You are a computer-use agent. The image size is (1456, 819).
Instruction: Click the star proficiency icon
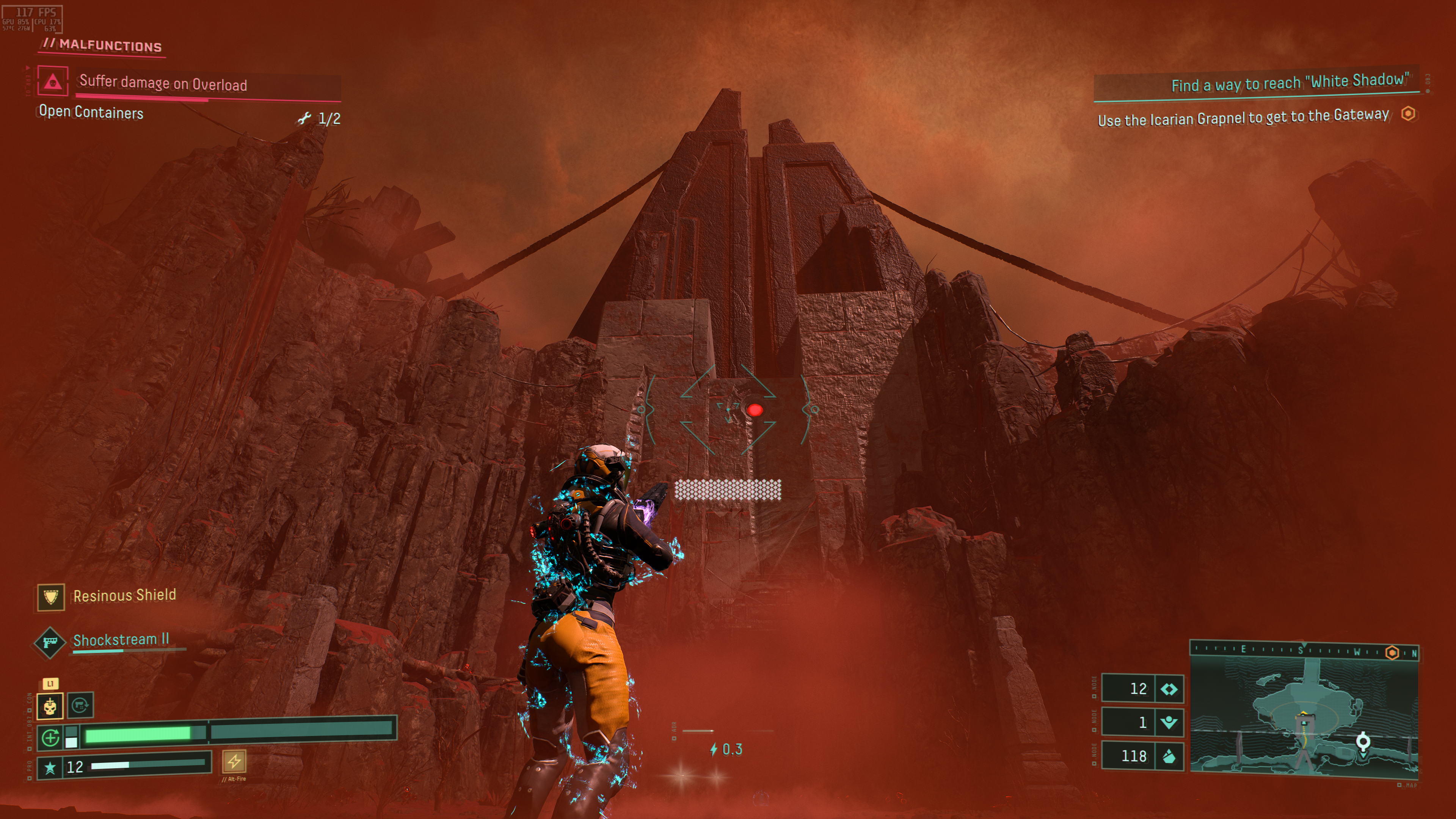50,767
